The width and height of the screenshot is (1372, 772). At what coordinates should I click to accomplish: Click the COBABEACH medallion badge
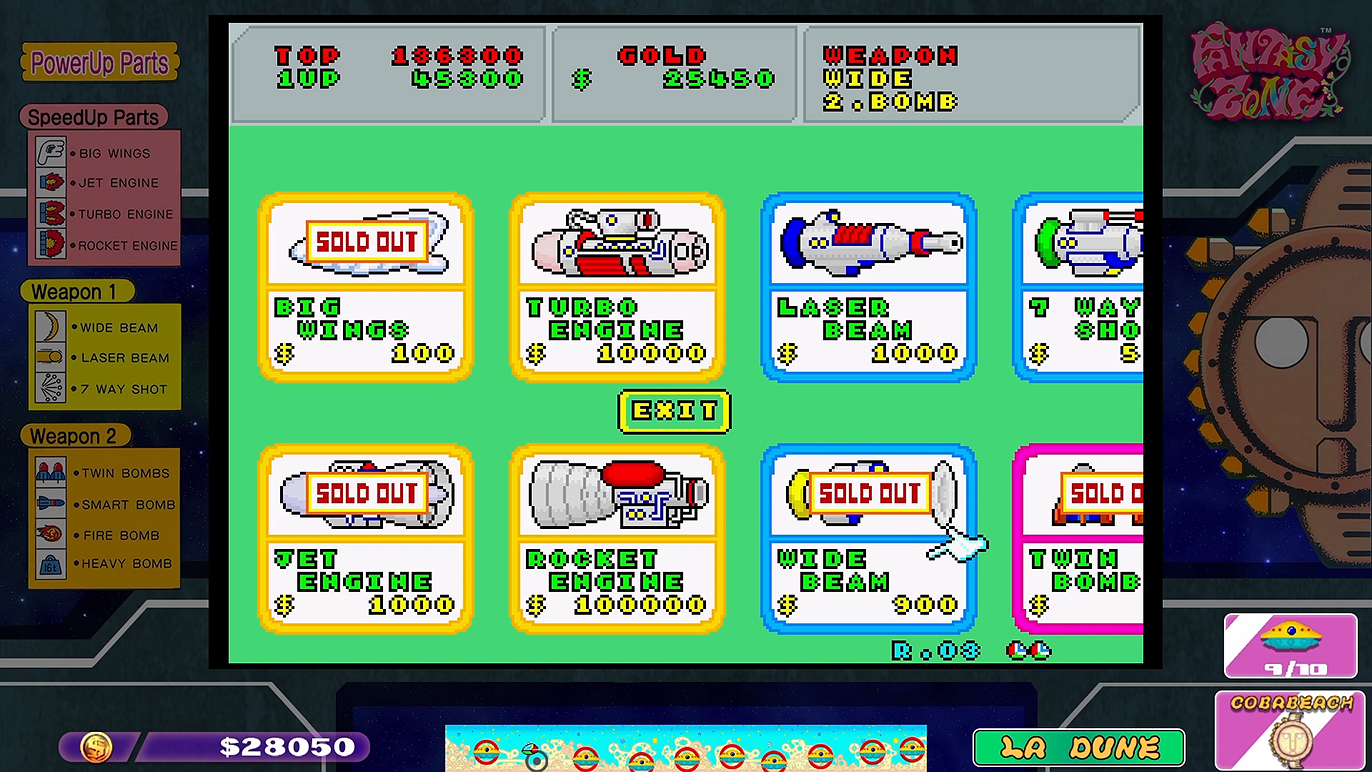pos(1290,728)
